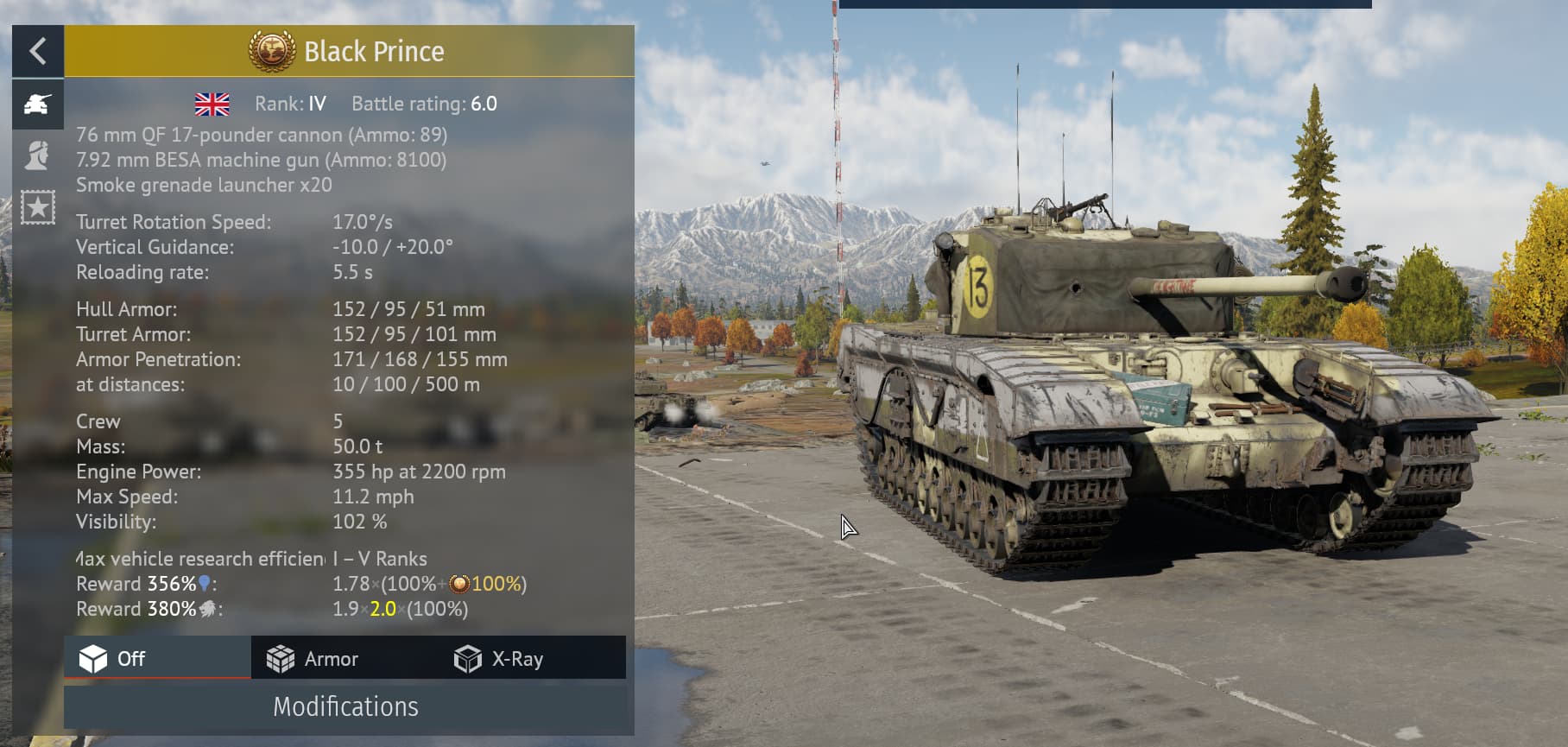Select the tank vehicle info tab
The image size is (1568, 747).
point(37,104)
